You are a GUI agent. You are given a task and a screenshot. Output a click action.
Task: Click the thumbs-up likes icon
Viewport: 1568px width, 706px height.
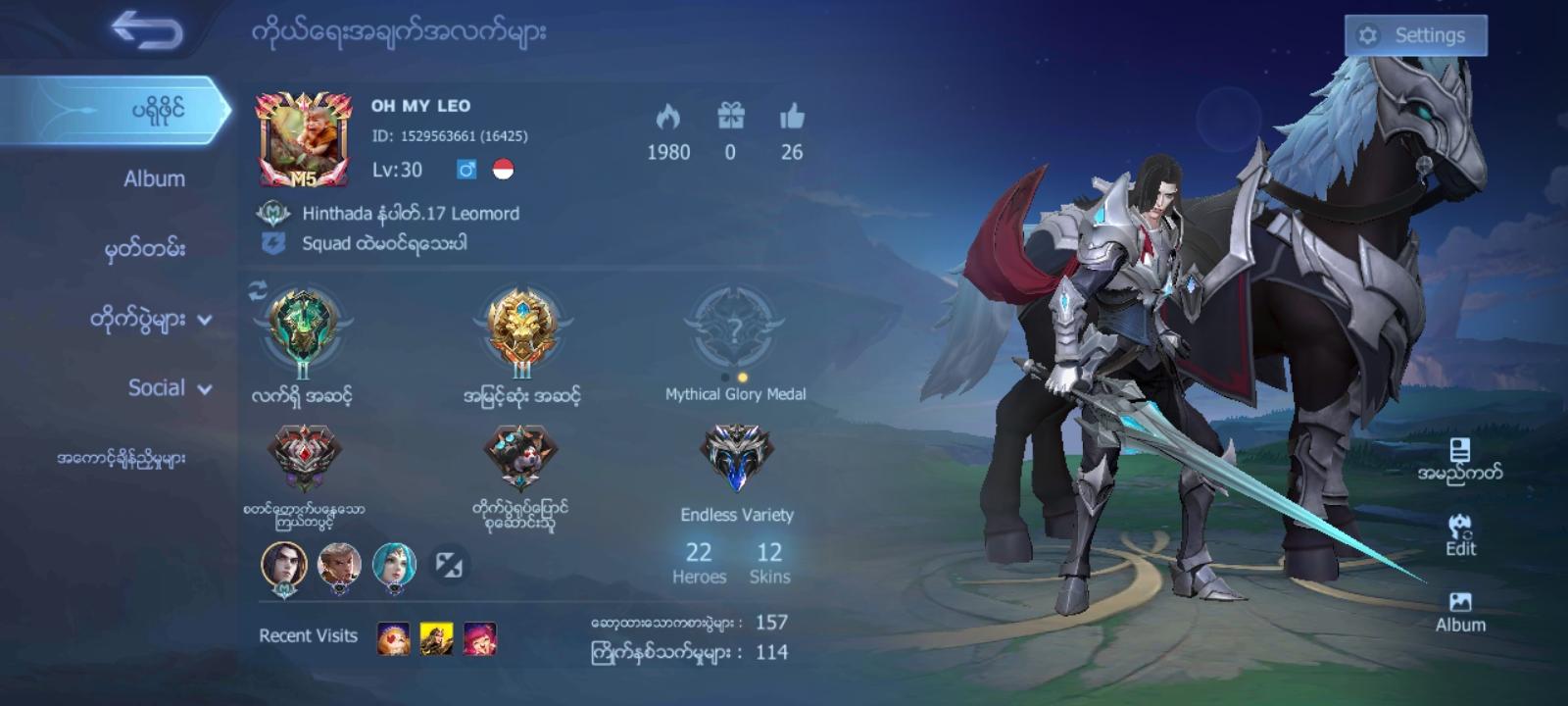[x=791, y=118]
